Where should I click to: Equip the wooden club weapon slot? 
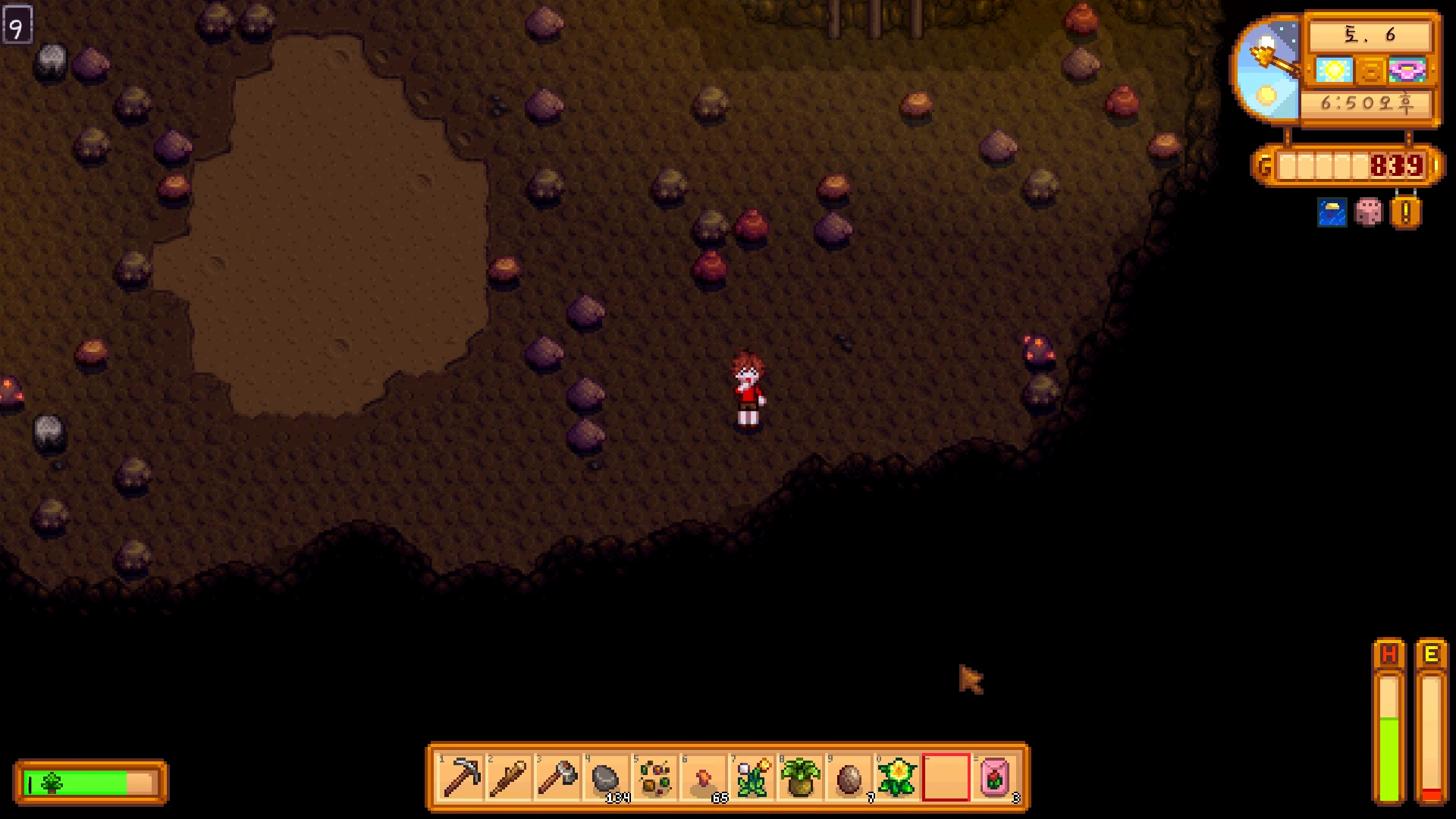point(508,777)
